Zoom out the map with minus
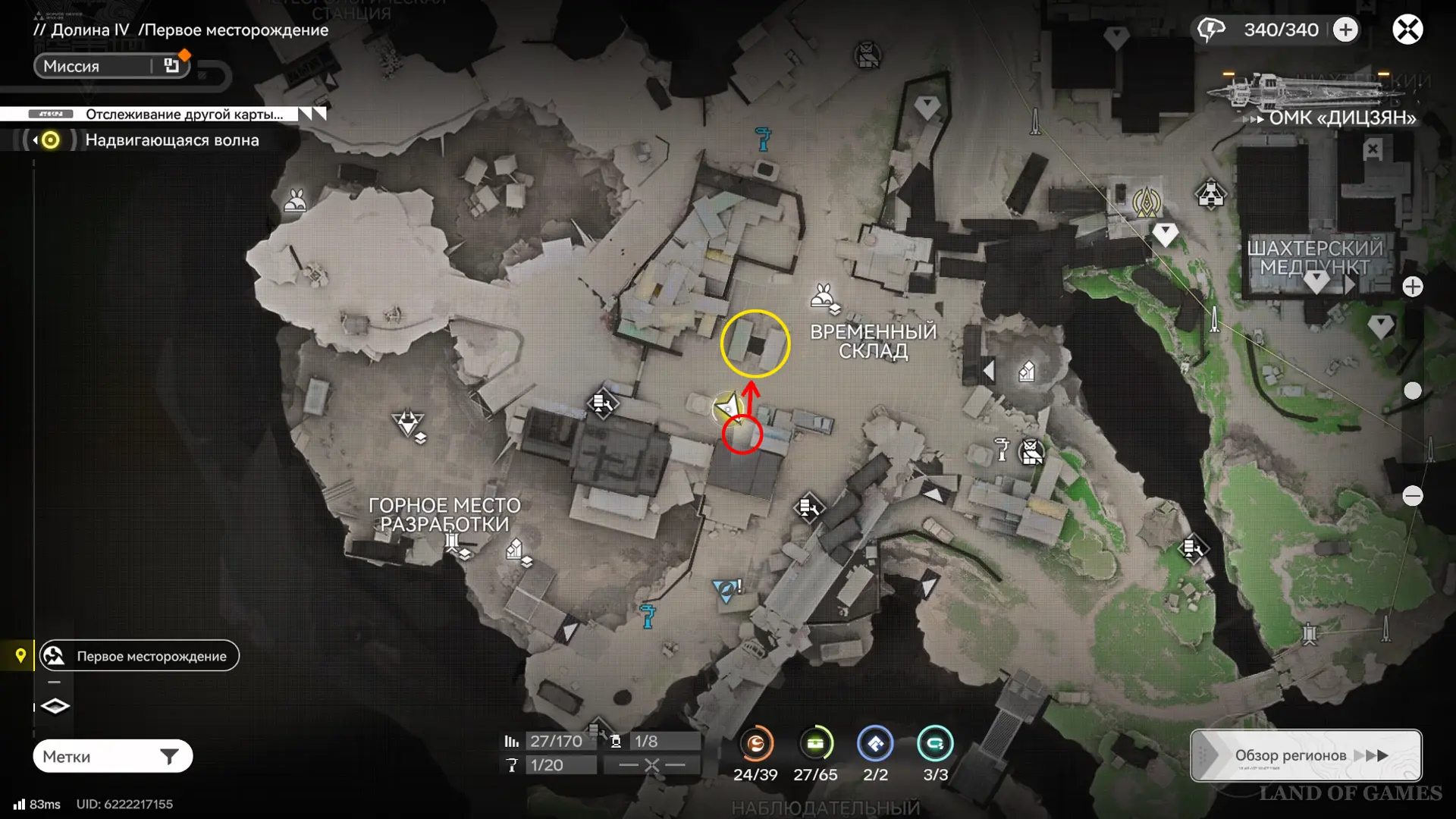Image resolution: width=1456 pixels, height=819 pixels. pyautogui.click(x=1413, y=496)
